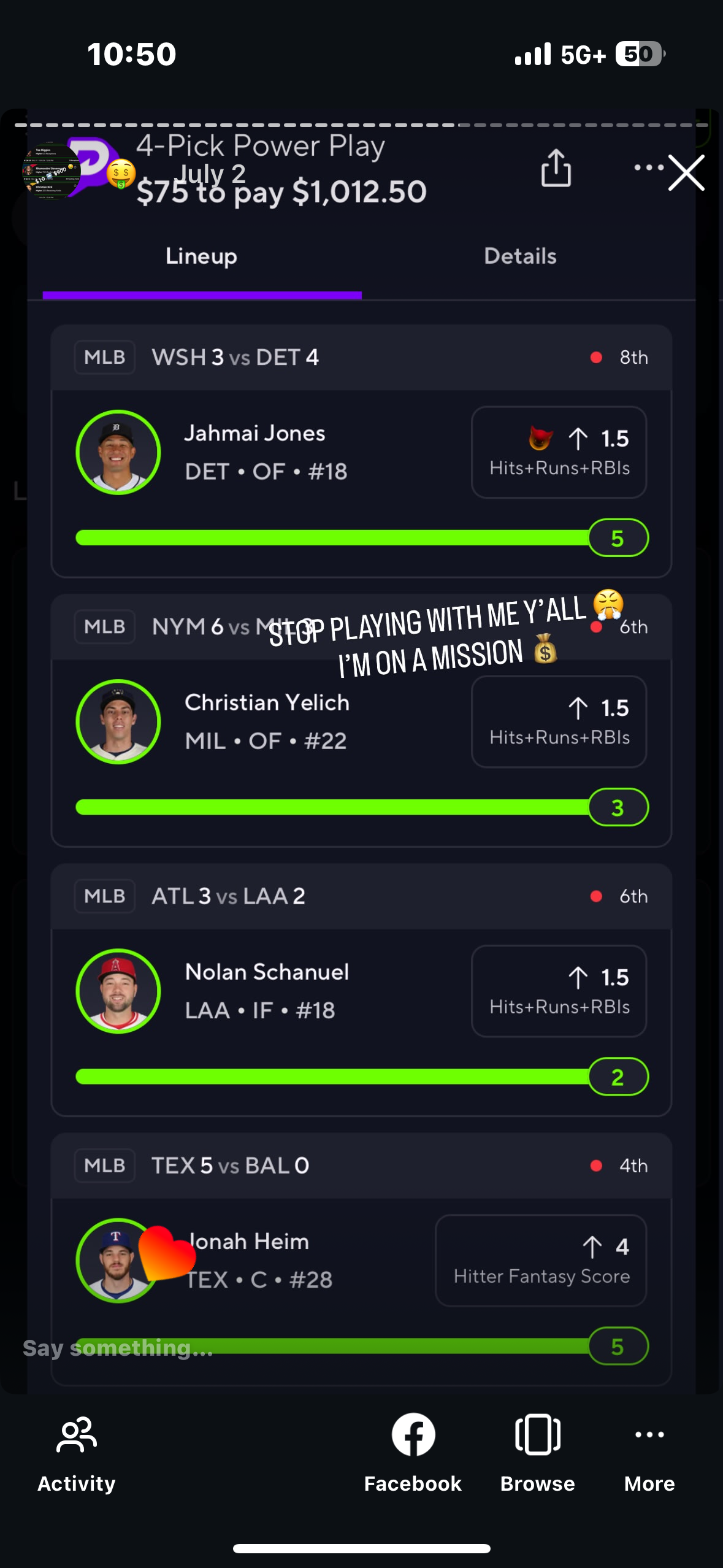Close the story with the X button
The width and height of the screenshot is (723, 1568).
tap(686, 173)
